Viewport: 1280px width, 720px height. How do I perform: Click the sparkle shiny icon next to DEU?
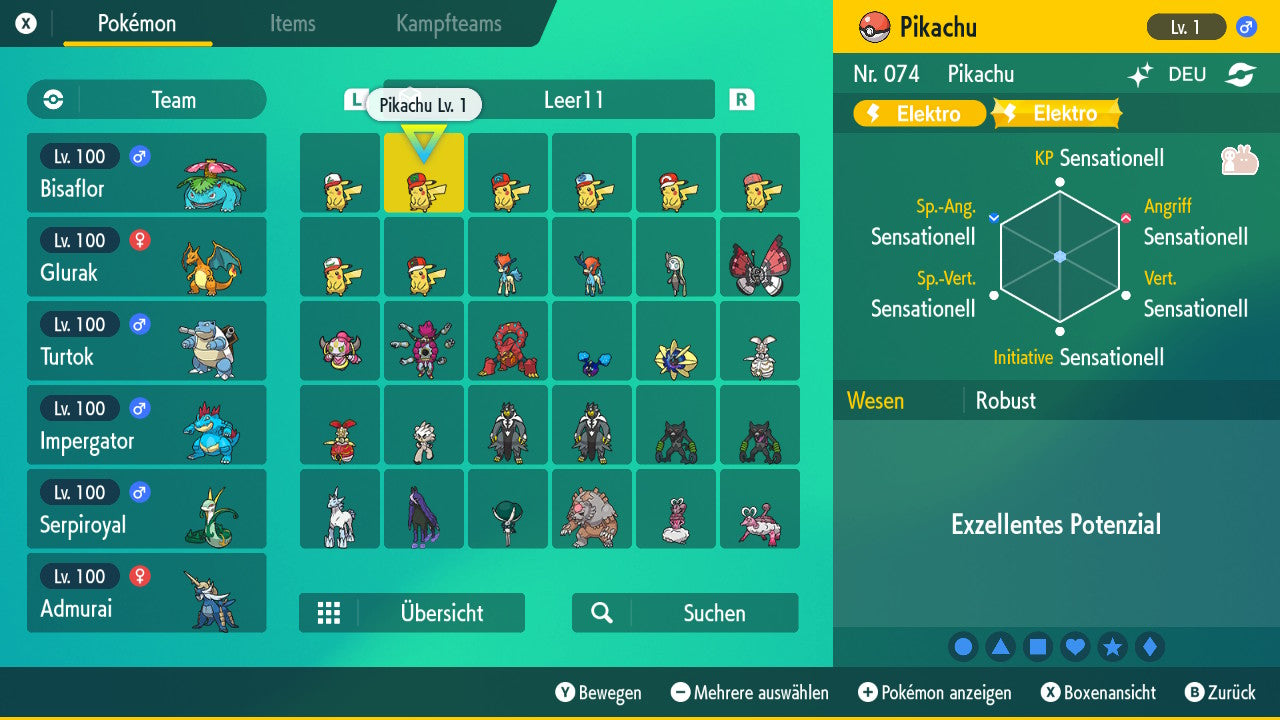click(x=1140, y=74)
